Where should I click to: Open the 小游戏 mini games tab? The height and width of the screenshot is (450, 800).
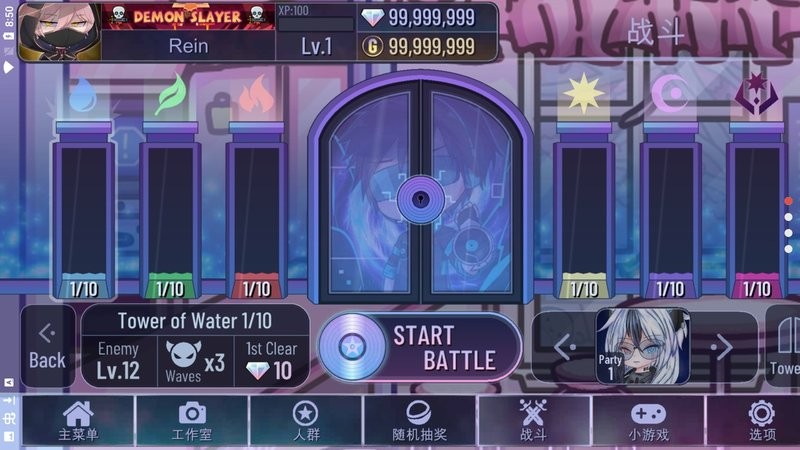648,421
